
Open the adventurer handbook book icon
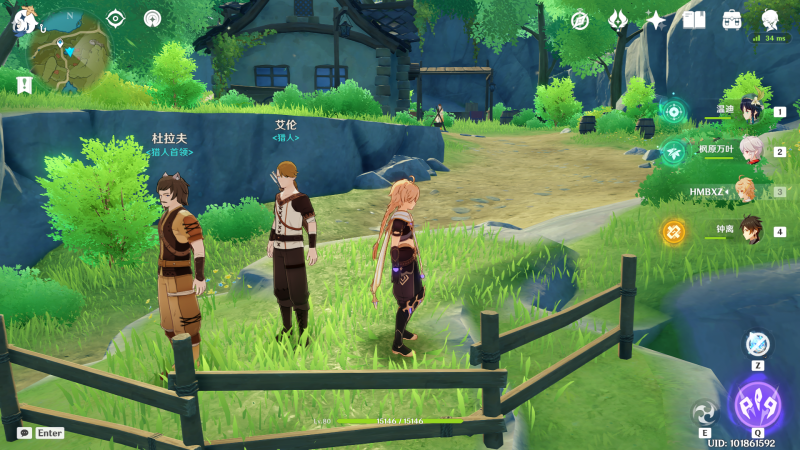click(695, 20)
